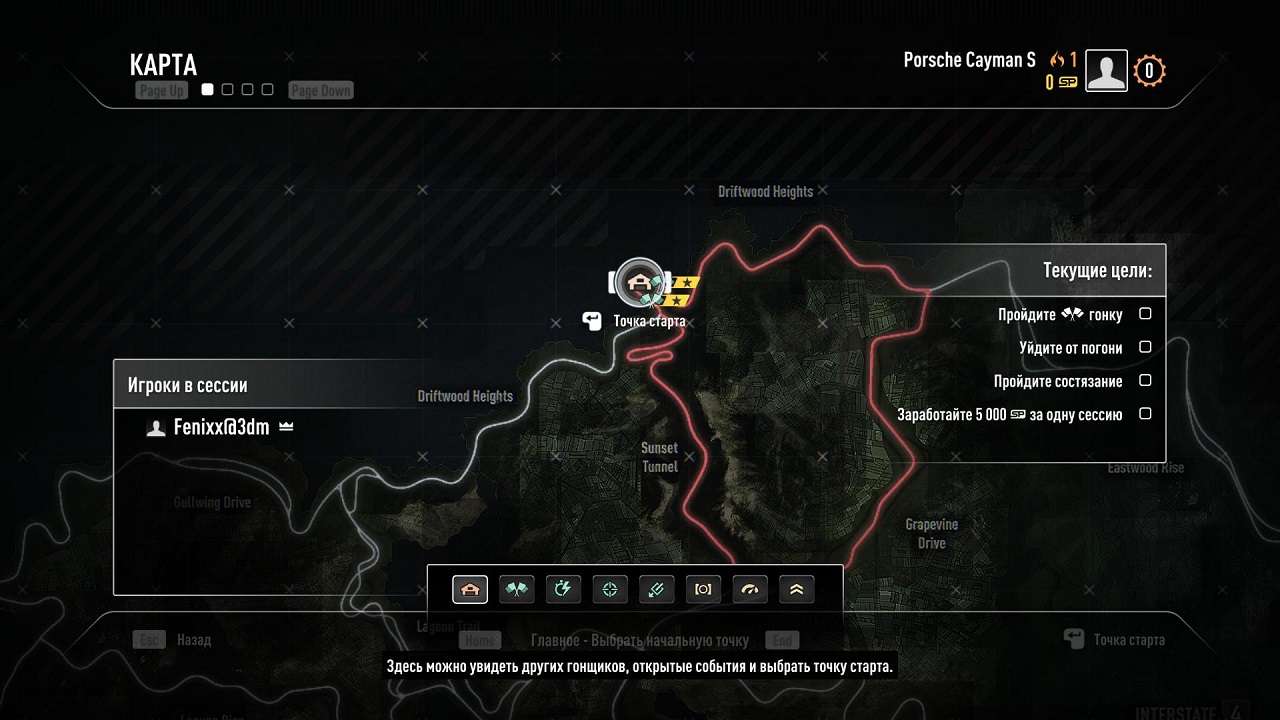Select the diagonal arrow stripes filter

[656, 590]
